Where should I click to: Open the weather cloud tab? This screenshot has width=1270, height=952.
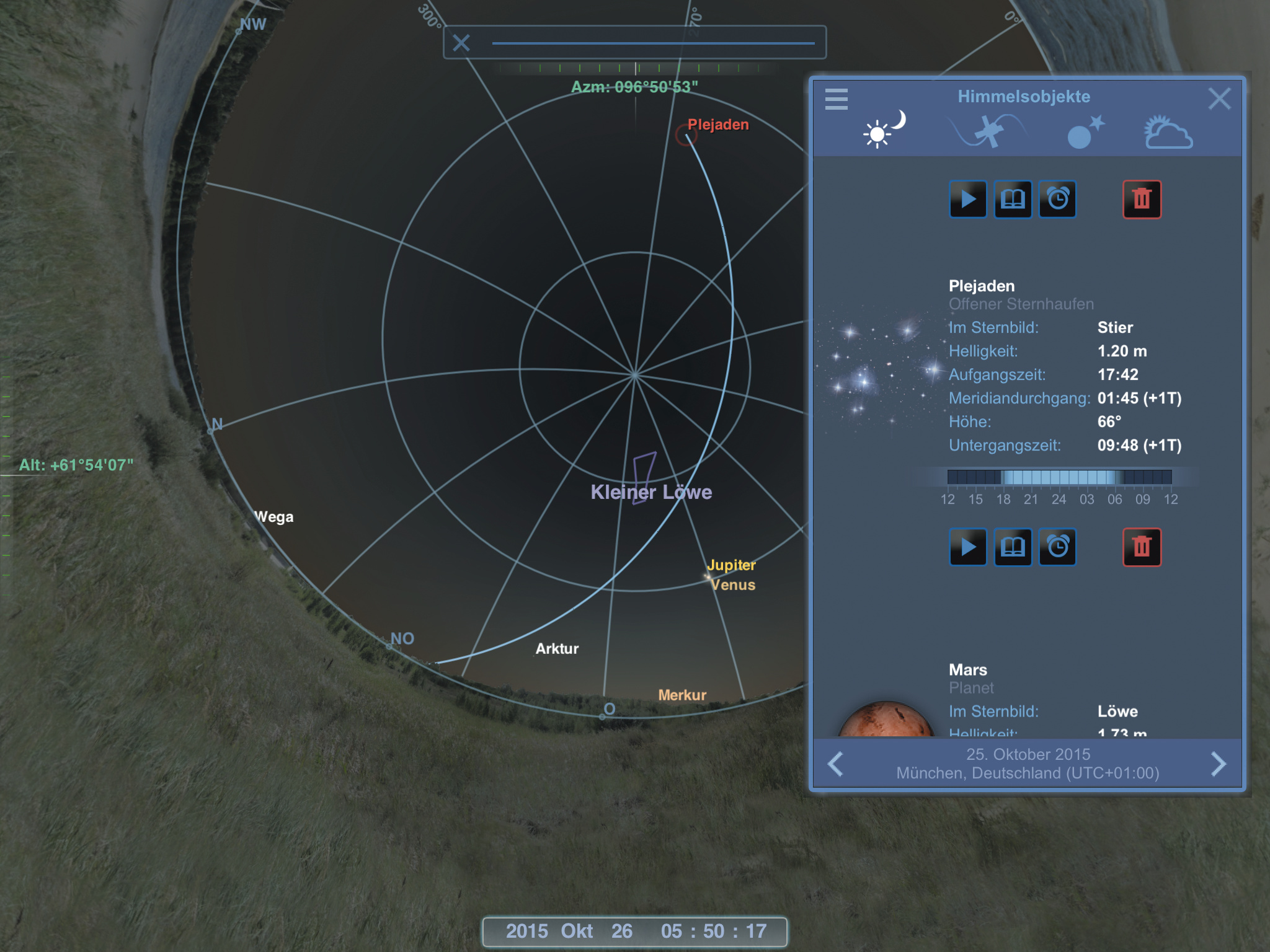coord(1168,132)
